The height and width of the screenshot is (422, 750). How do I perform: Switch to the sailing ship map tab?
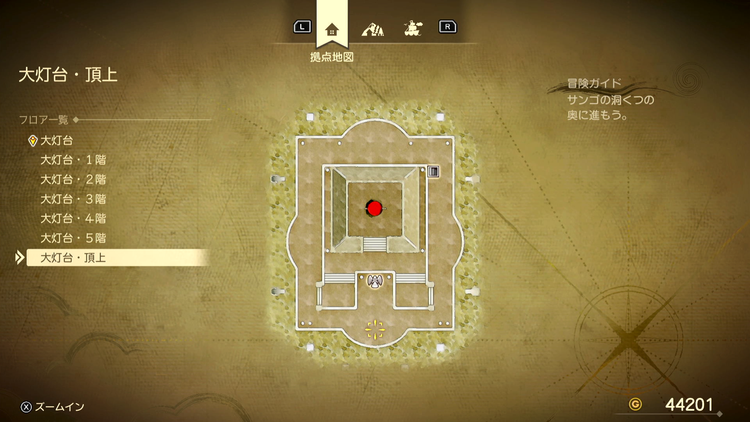(410, 29)
